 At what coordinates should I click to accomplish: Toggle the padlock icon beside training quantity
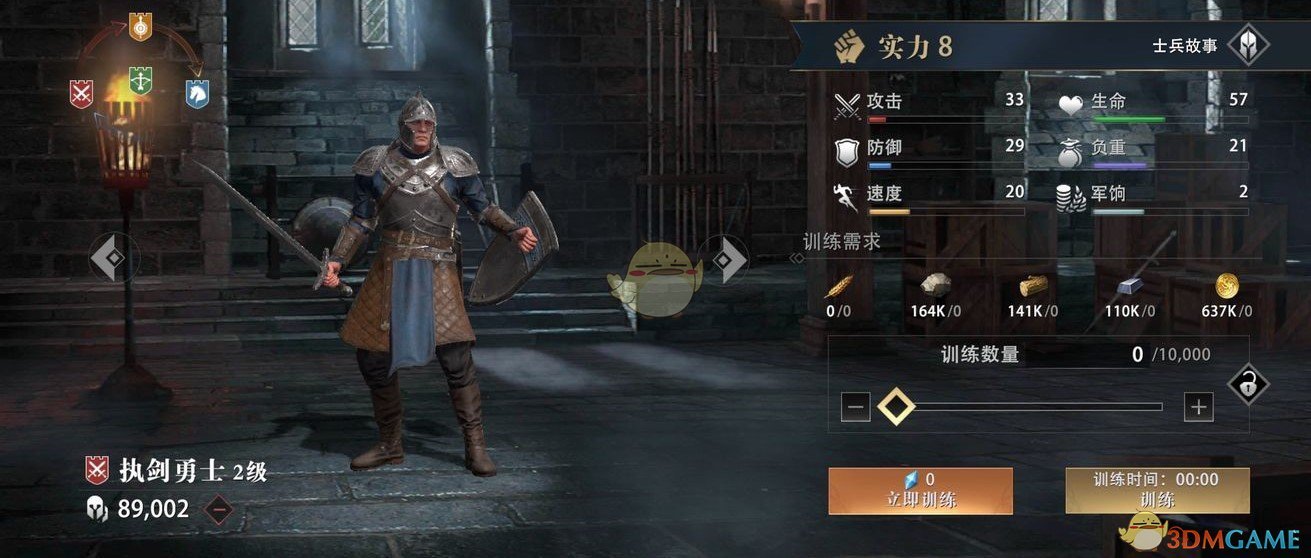click(1247, 383)
